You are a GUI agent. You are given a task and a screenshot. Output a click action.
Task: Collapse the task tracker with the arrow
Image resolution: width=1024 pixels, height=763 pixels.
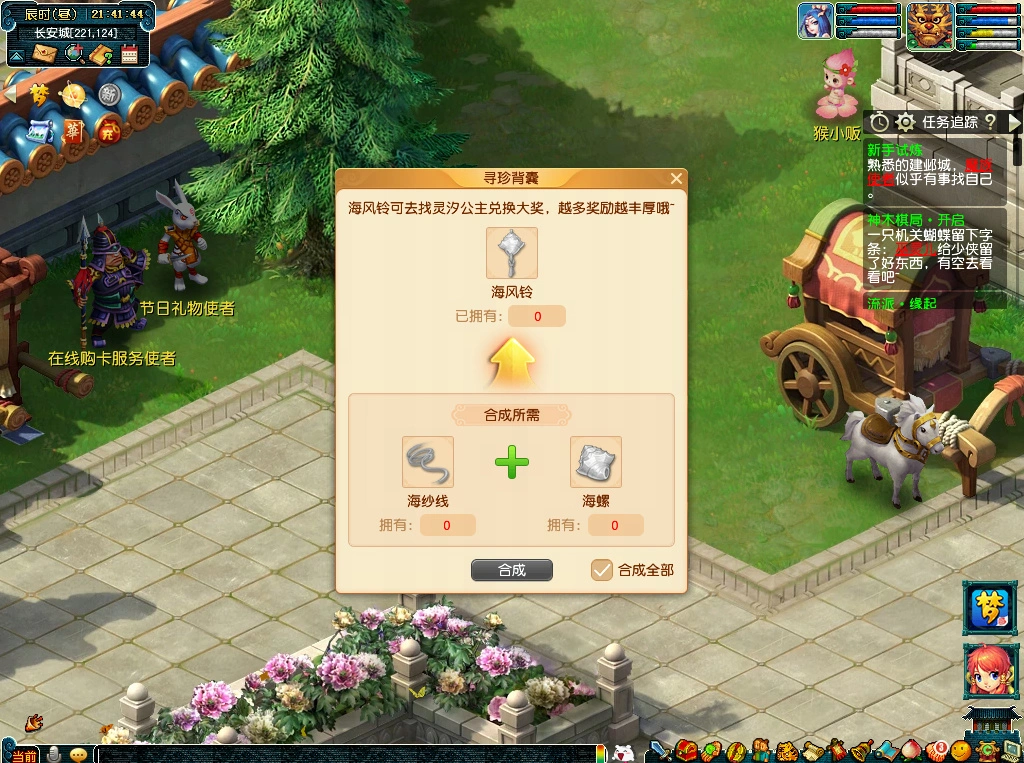(x=1014, y=122)
